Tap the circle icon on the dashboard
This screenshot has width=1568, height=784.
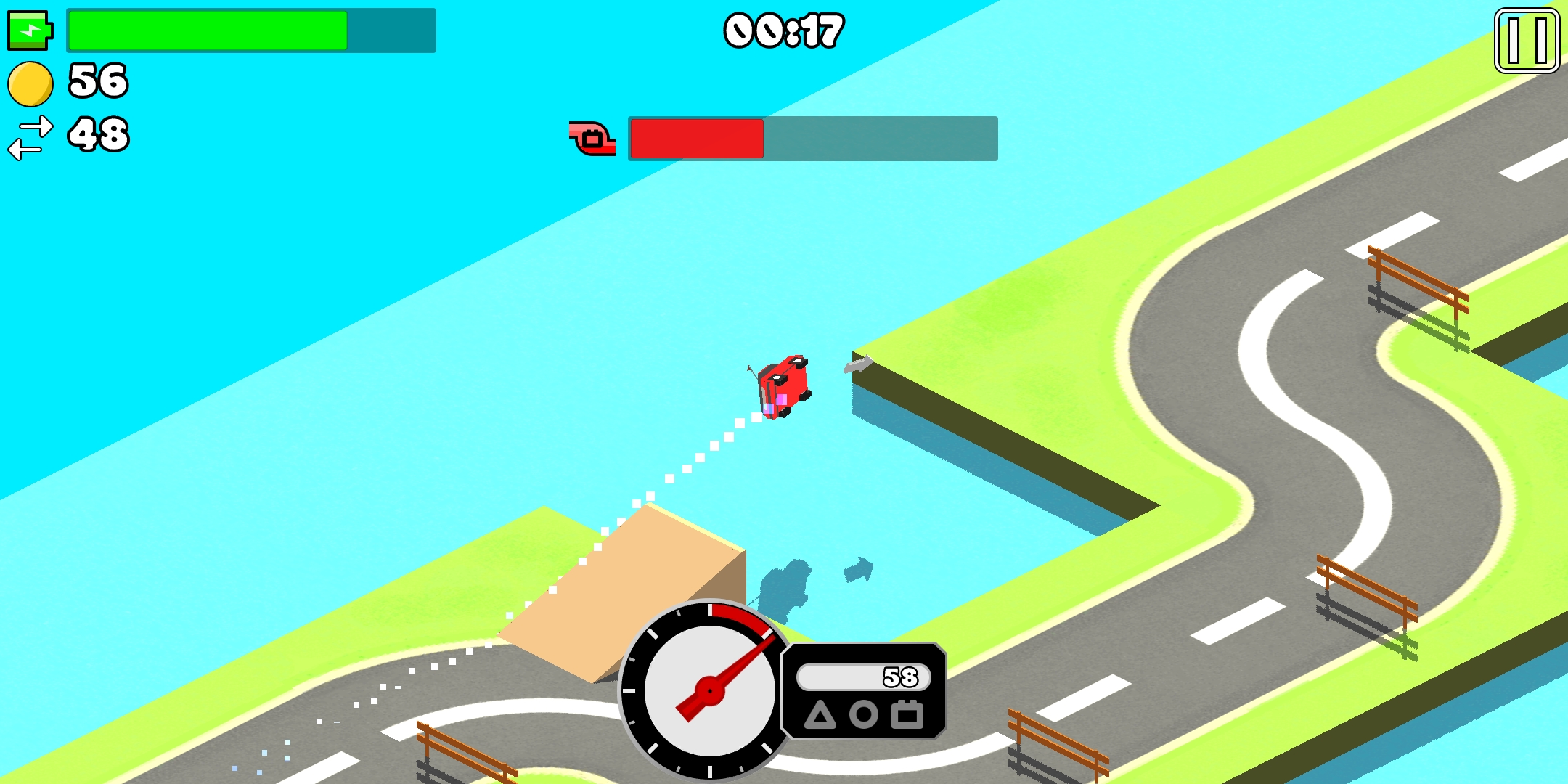coord(864,715)
